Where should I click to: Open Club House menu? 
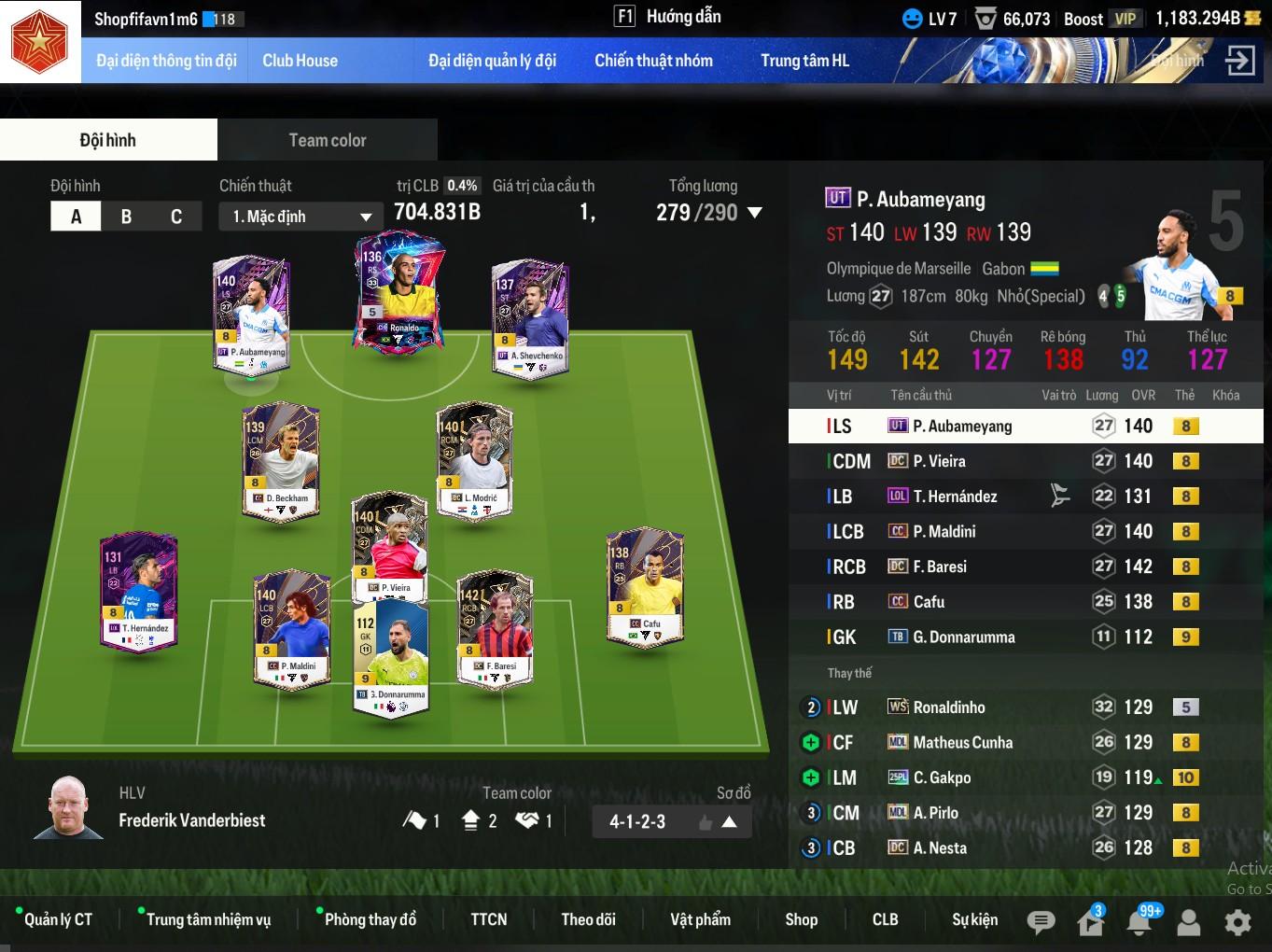pyautogui.click(x=300, y=61)
